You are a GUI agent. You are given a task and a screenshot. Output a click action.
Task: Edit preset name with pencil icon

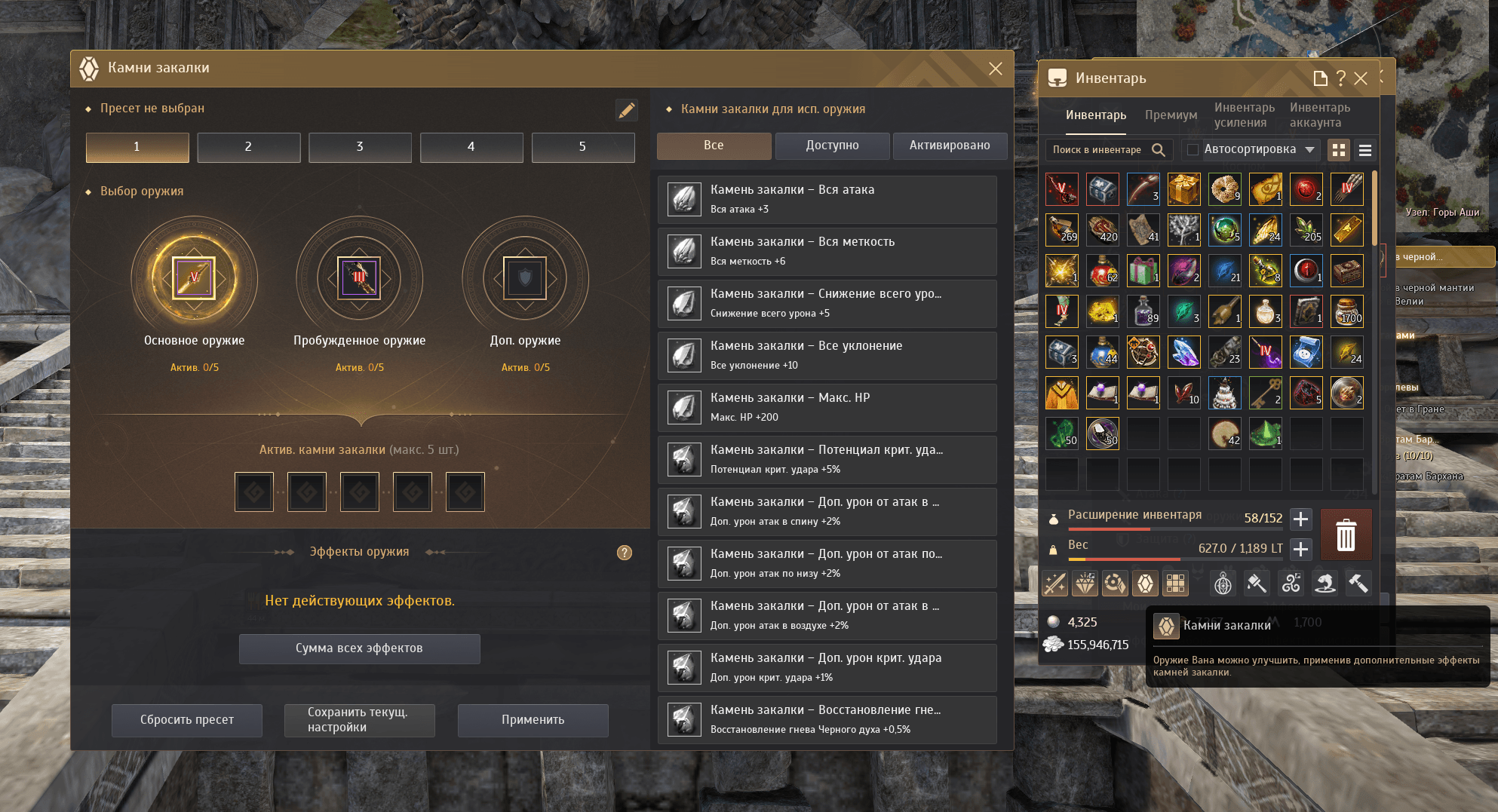pos(626,110)
